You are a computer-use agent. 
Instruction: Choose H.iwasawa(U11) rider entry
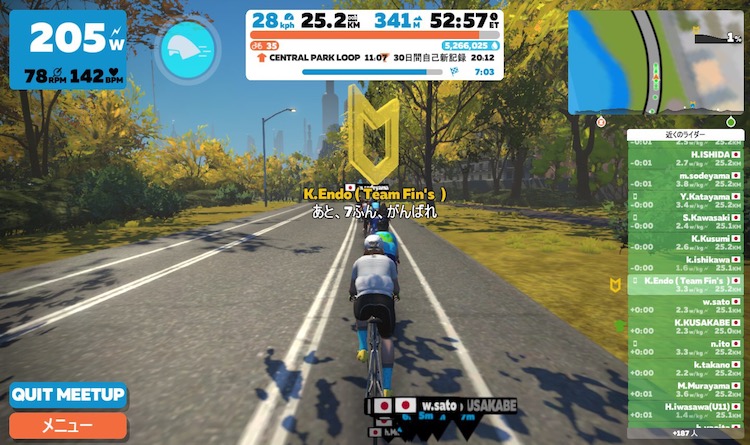coord(686,410)
